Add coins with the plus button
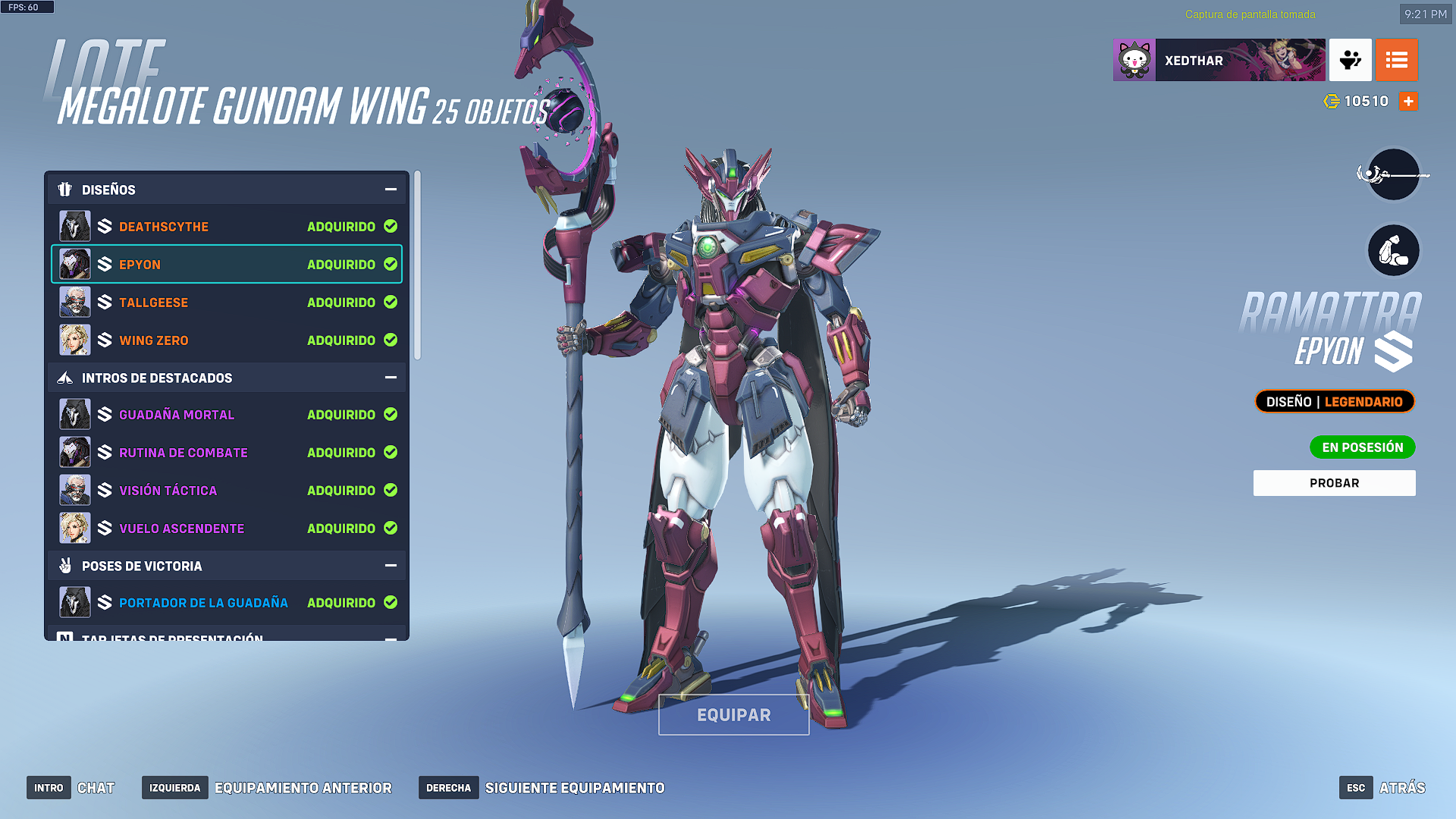 pos(1408,102)
